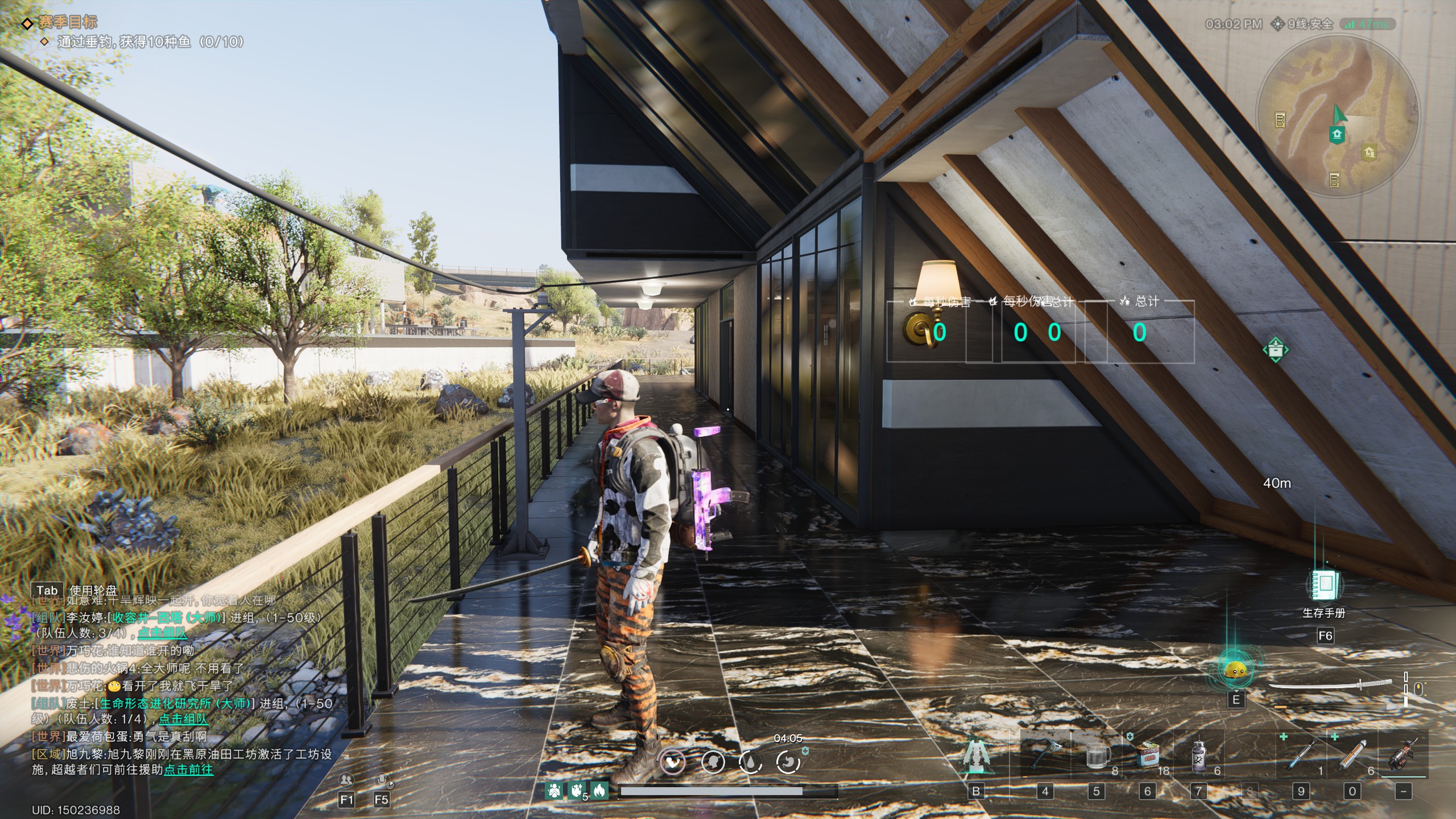Follow the 点击前往 link in chat
Screen dimensions: 1456x819
[189, 770]
